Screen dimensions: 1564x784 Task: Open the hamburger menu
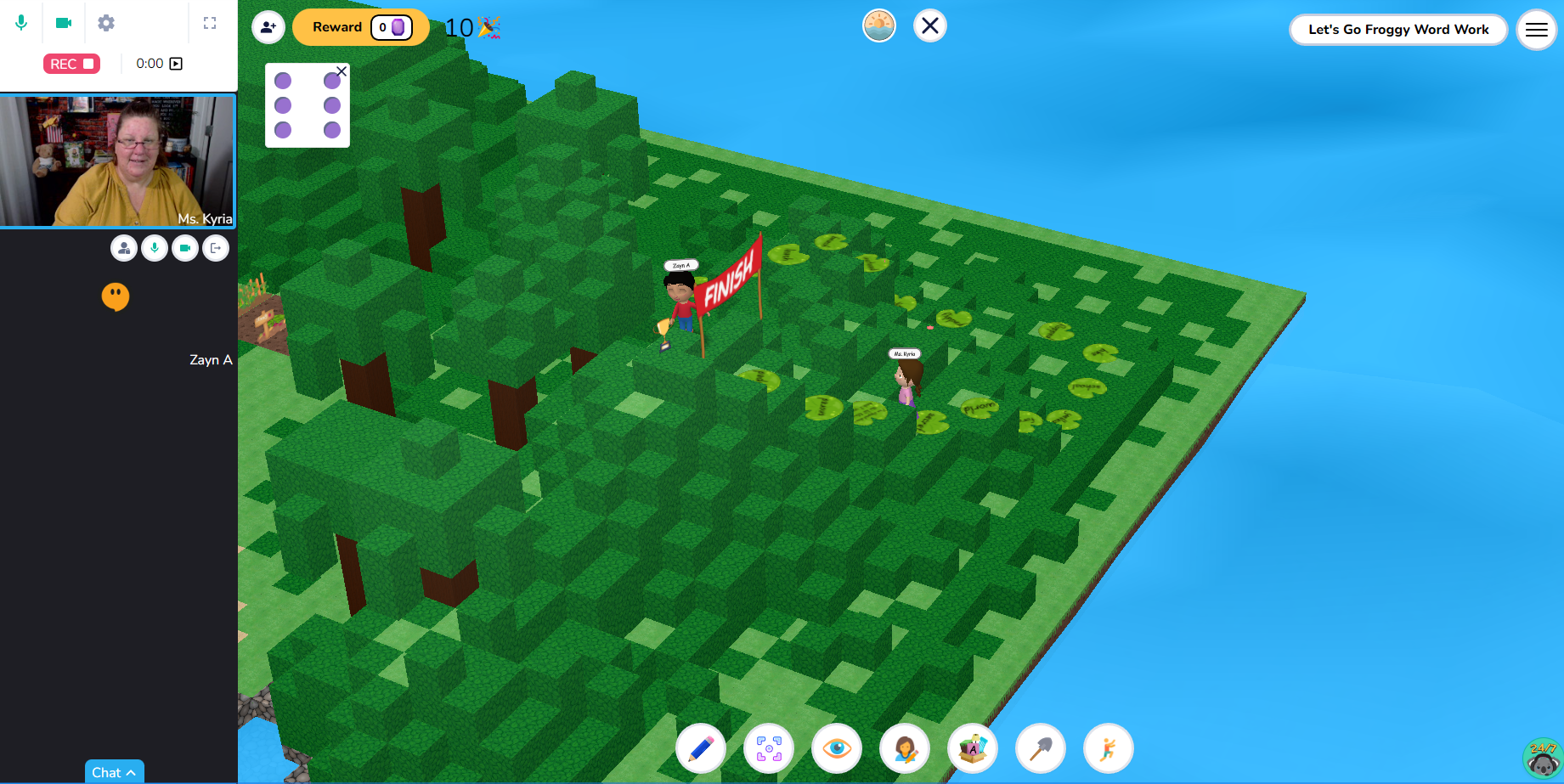coord(1536,29)
